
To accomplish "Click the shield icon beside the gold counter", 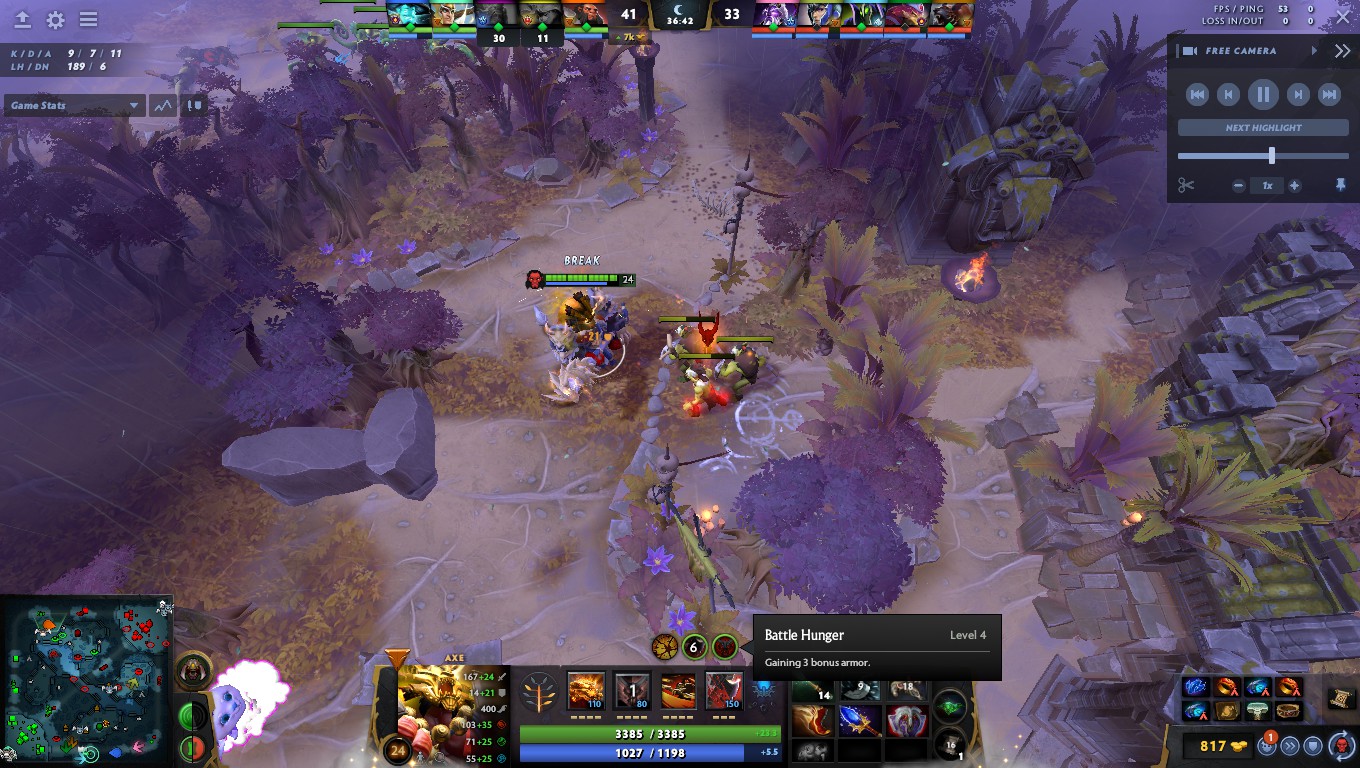I will [x=1311, y=746].
